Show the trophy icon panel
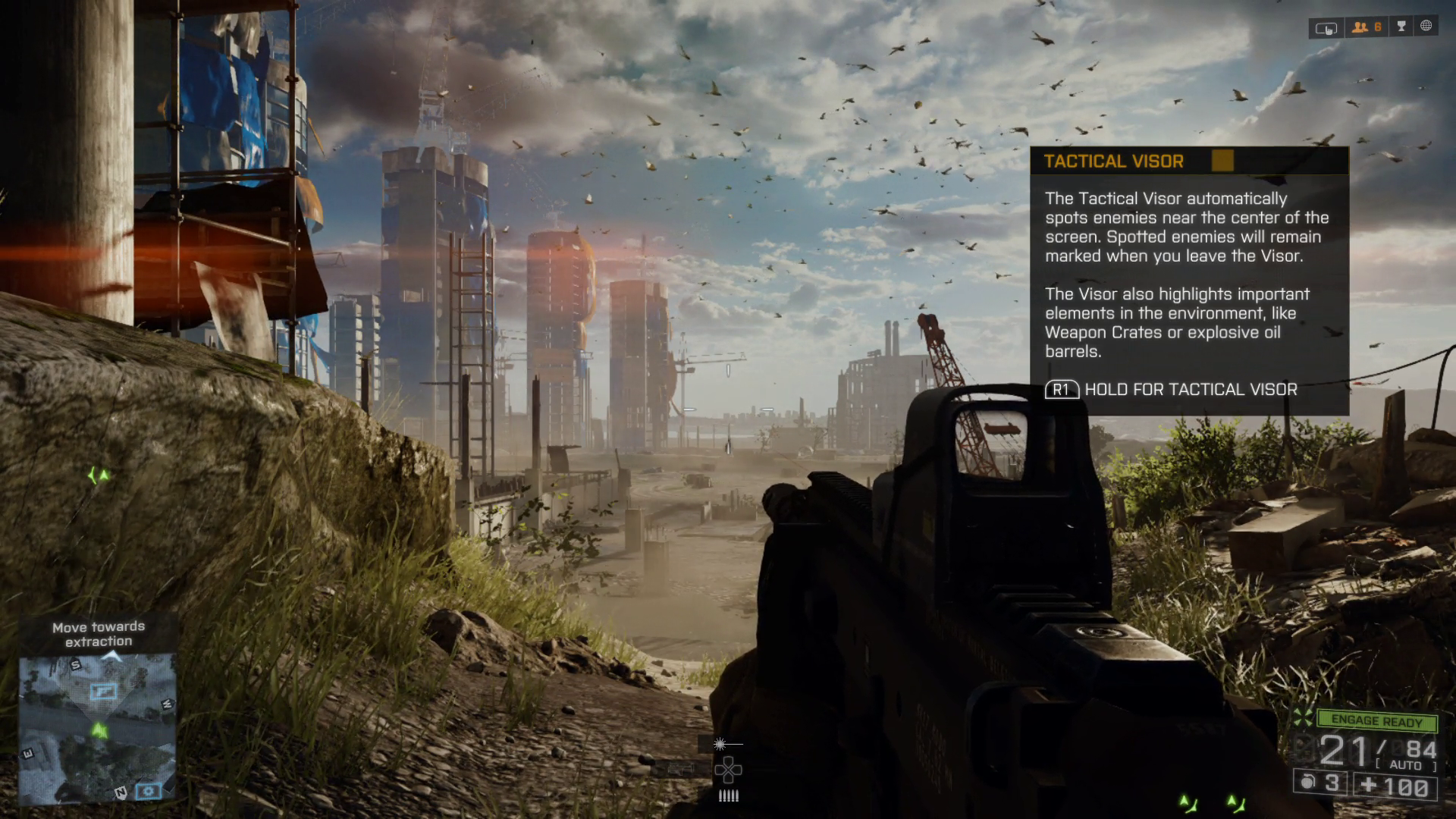The image size is (1456, 819). [1401, 27]
